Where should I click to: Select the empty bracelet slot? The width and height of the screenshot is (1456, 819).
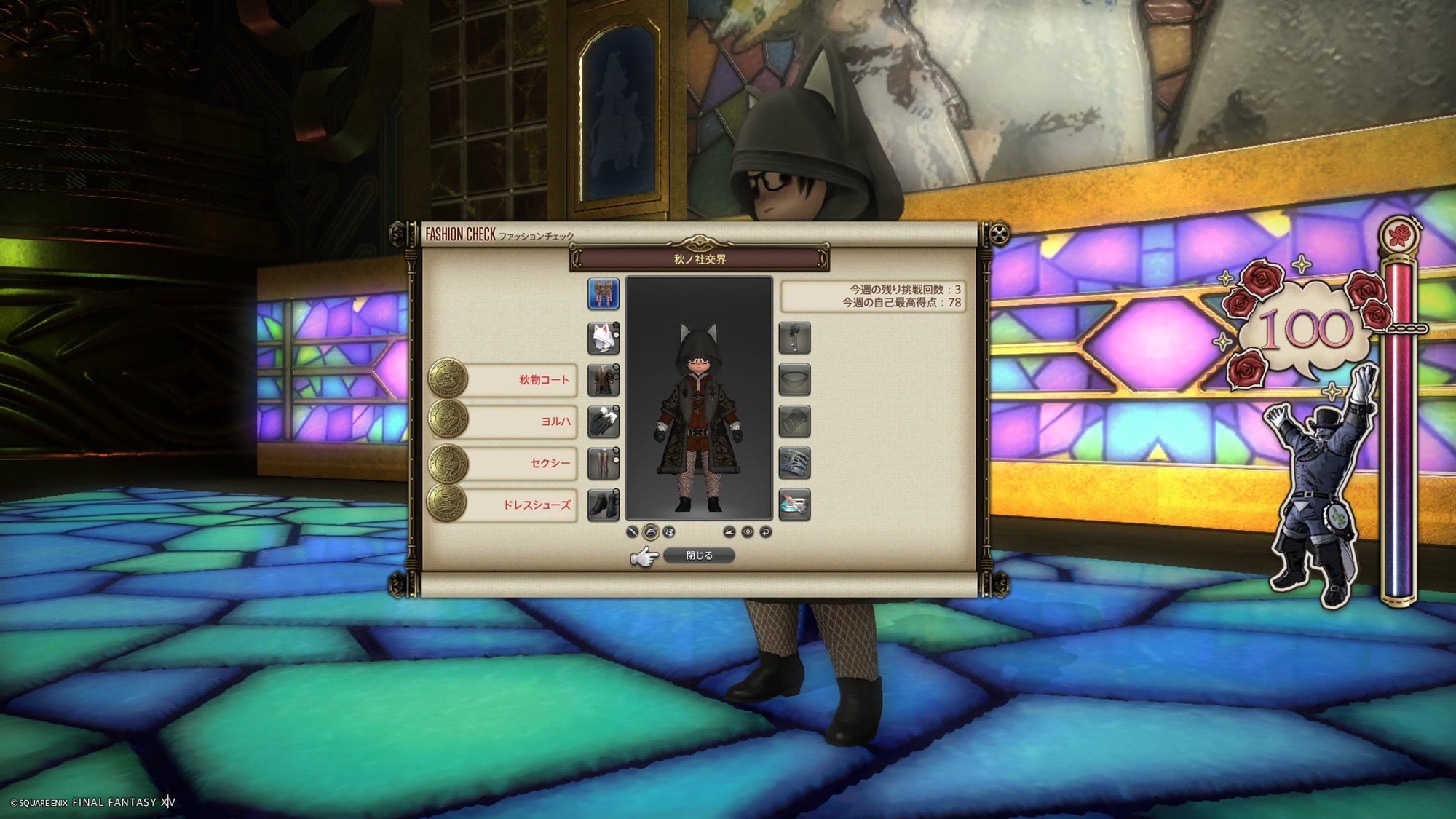coord(794,422)
